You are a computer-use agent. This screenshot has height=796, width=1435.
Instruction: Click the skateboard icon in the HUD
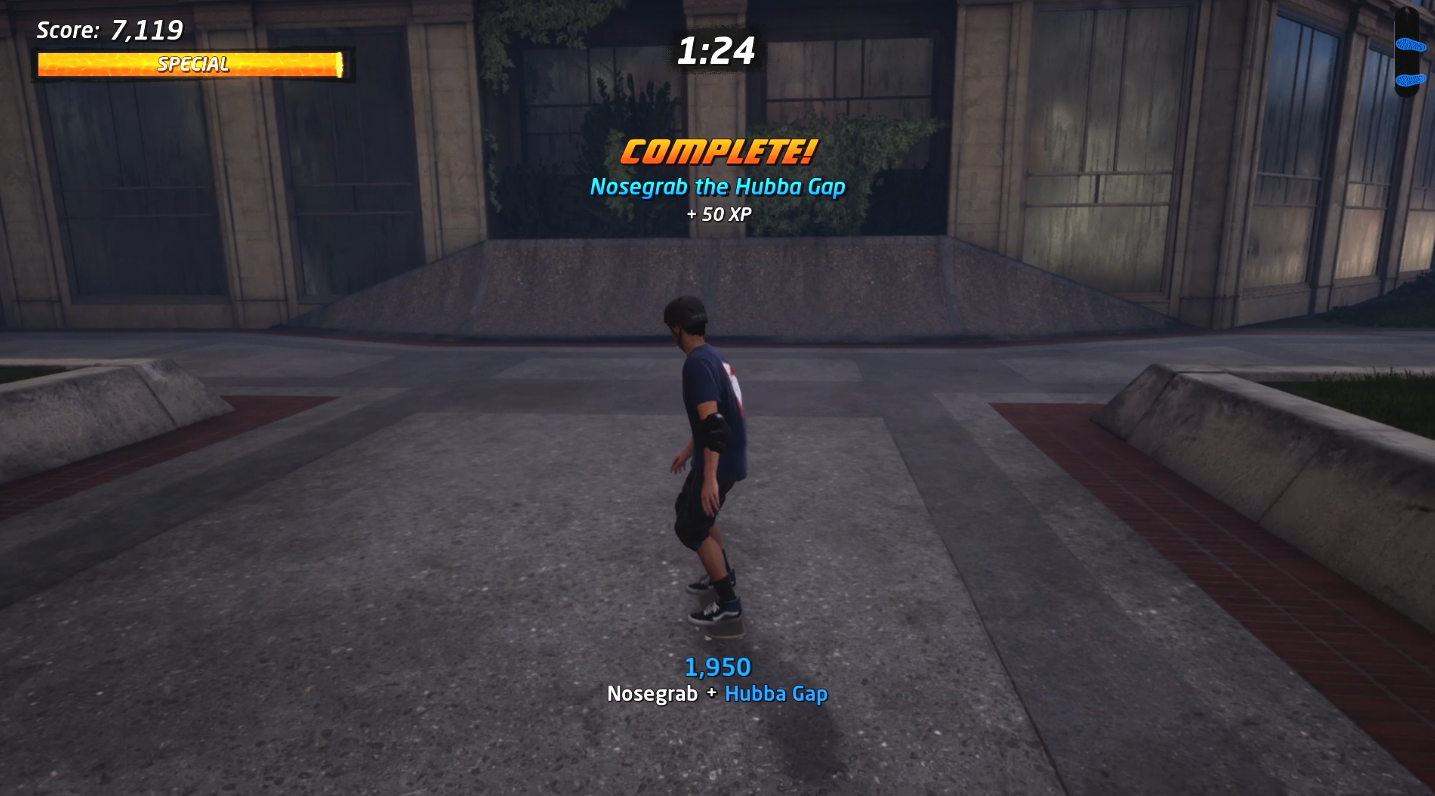[x=1407, y=52]
